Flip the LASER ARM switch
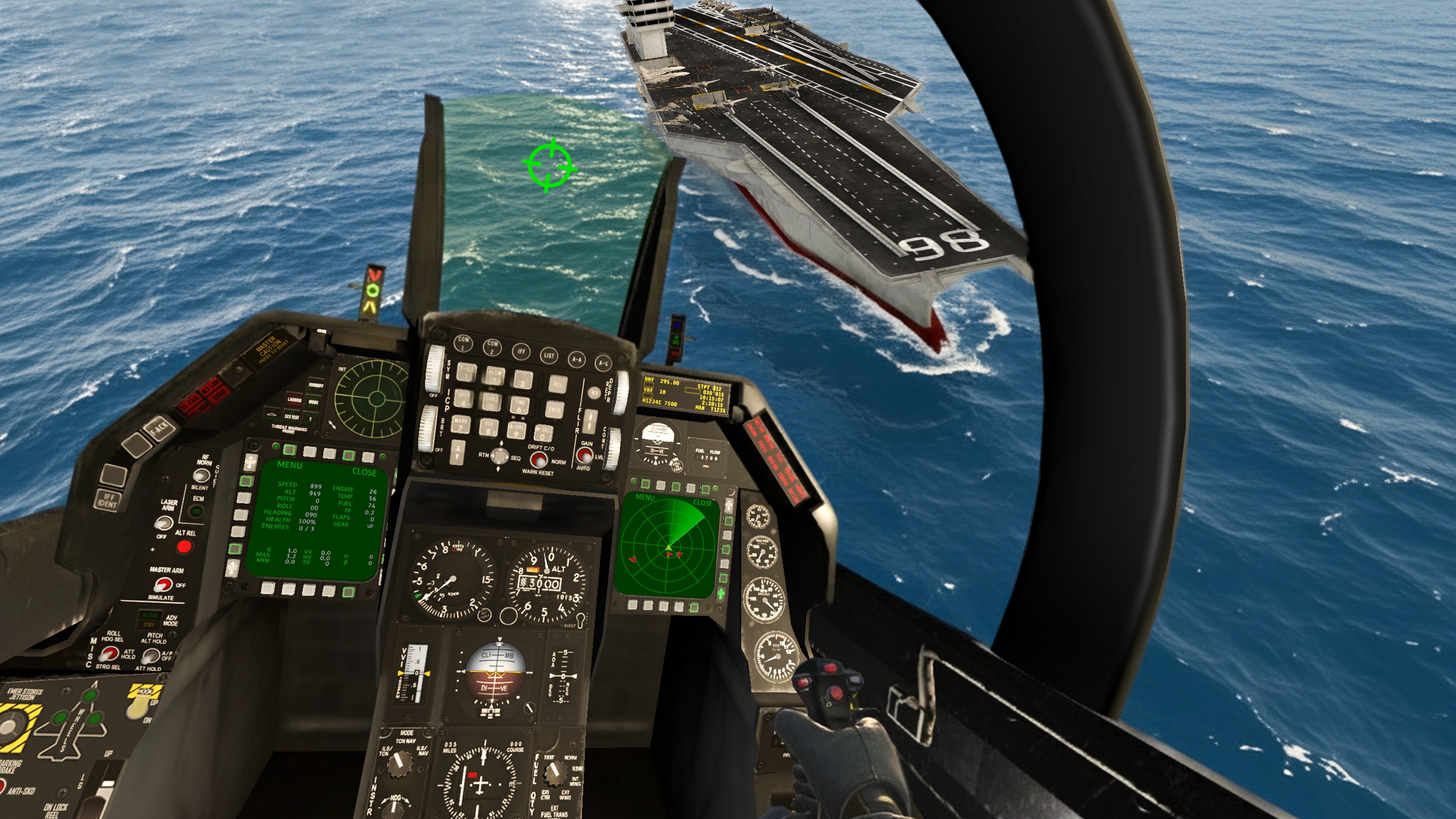The width and height of the screenshot is (1456, 819). click(166, 522)
